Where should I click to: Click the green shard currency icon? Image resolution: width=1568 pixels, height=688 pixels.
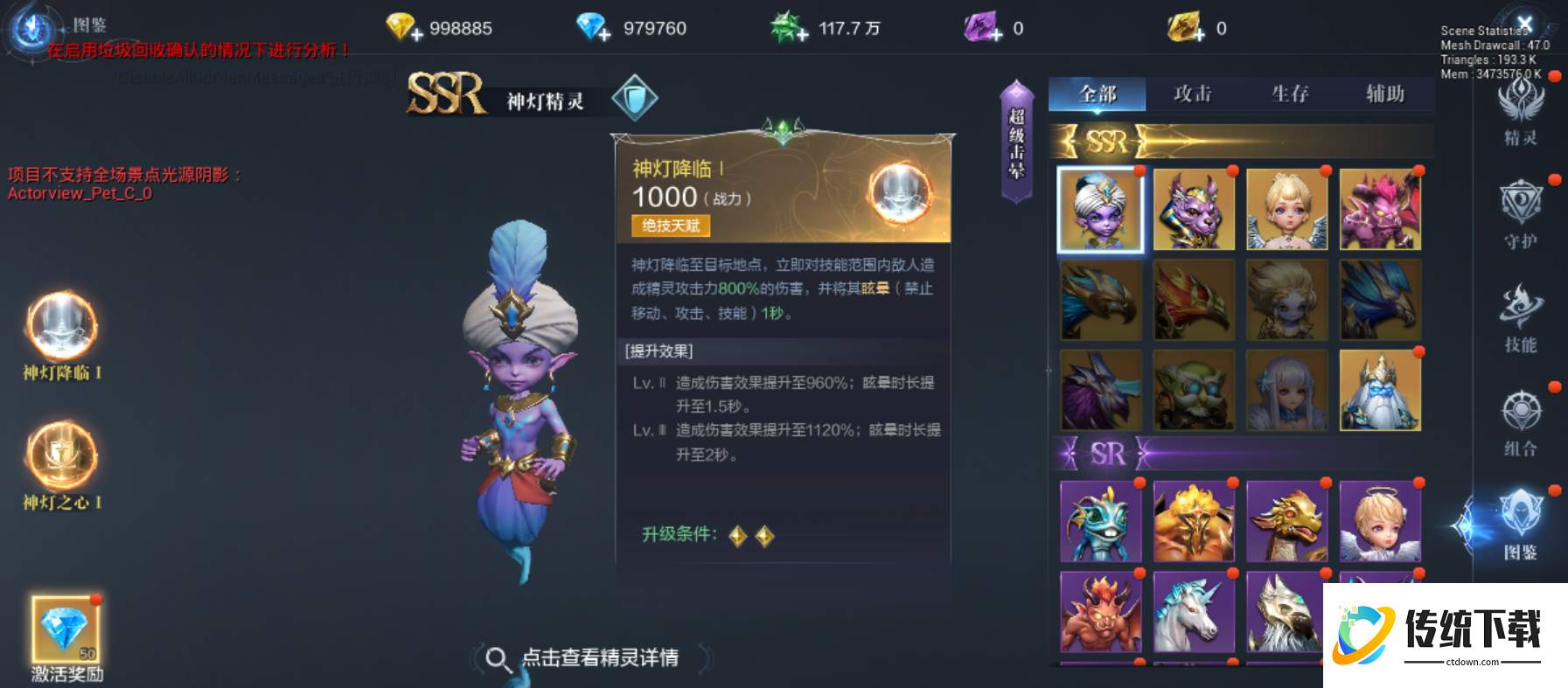click(785, 27)
